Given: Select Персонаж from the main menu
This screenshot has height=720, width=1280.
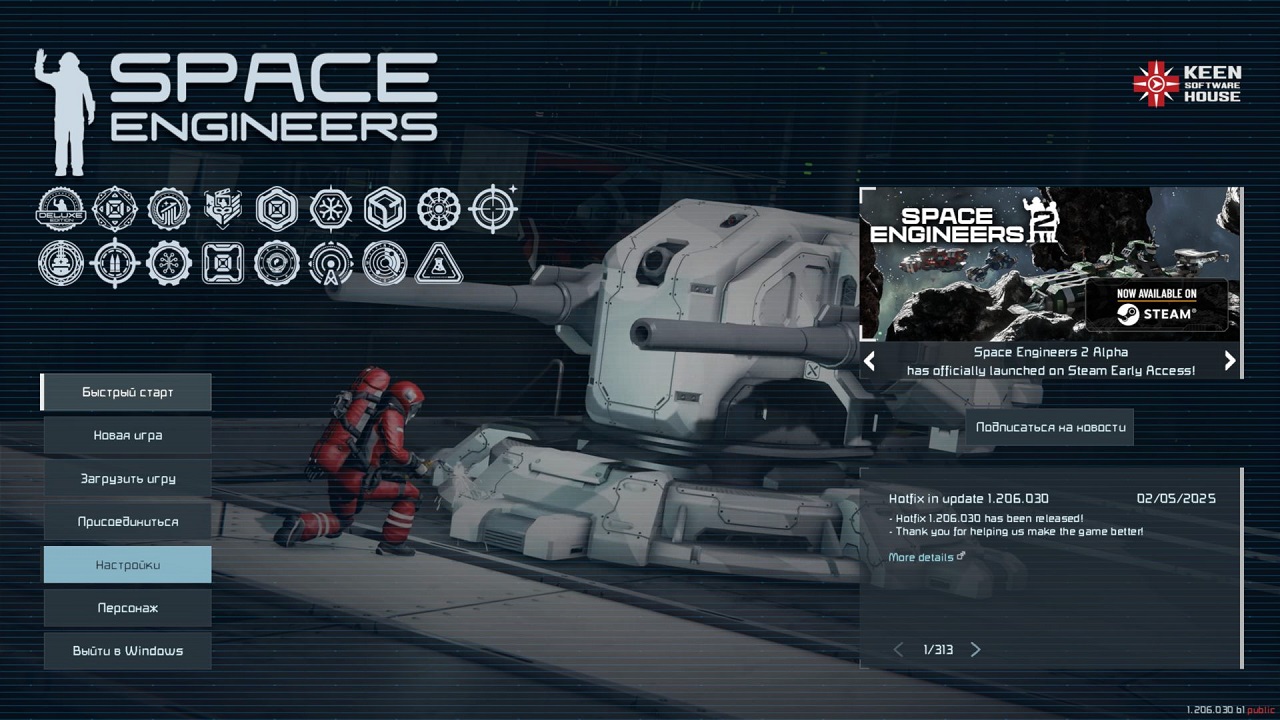Looking at the screenshot, I should coord(126,607).
